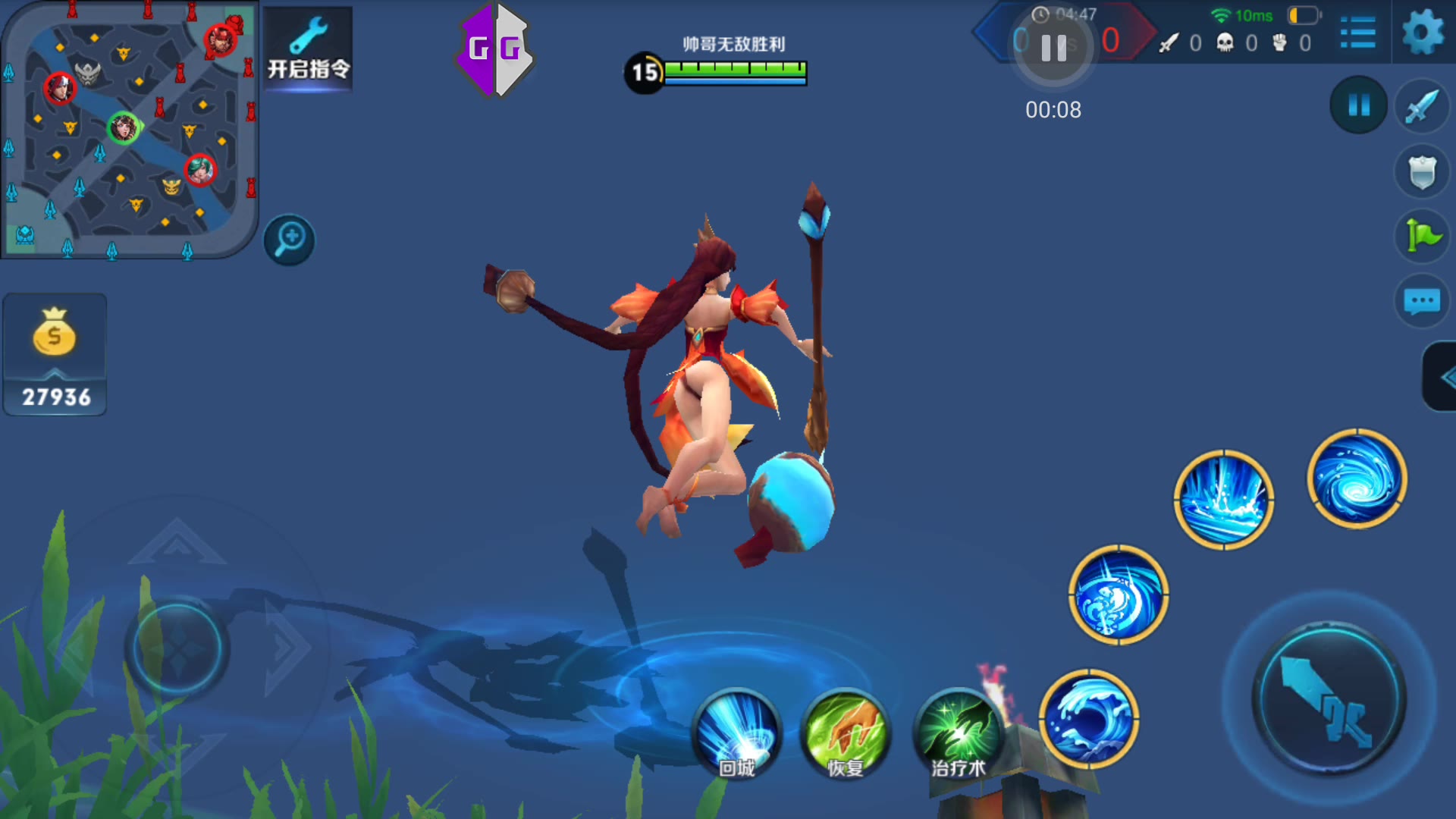Use the basic attack sword button
Viewport: 1456px width, 819px height.
[x=1329, y=699]
